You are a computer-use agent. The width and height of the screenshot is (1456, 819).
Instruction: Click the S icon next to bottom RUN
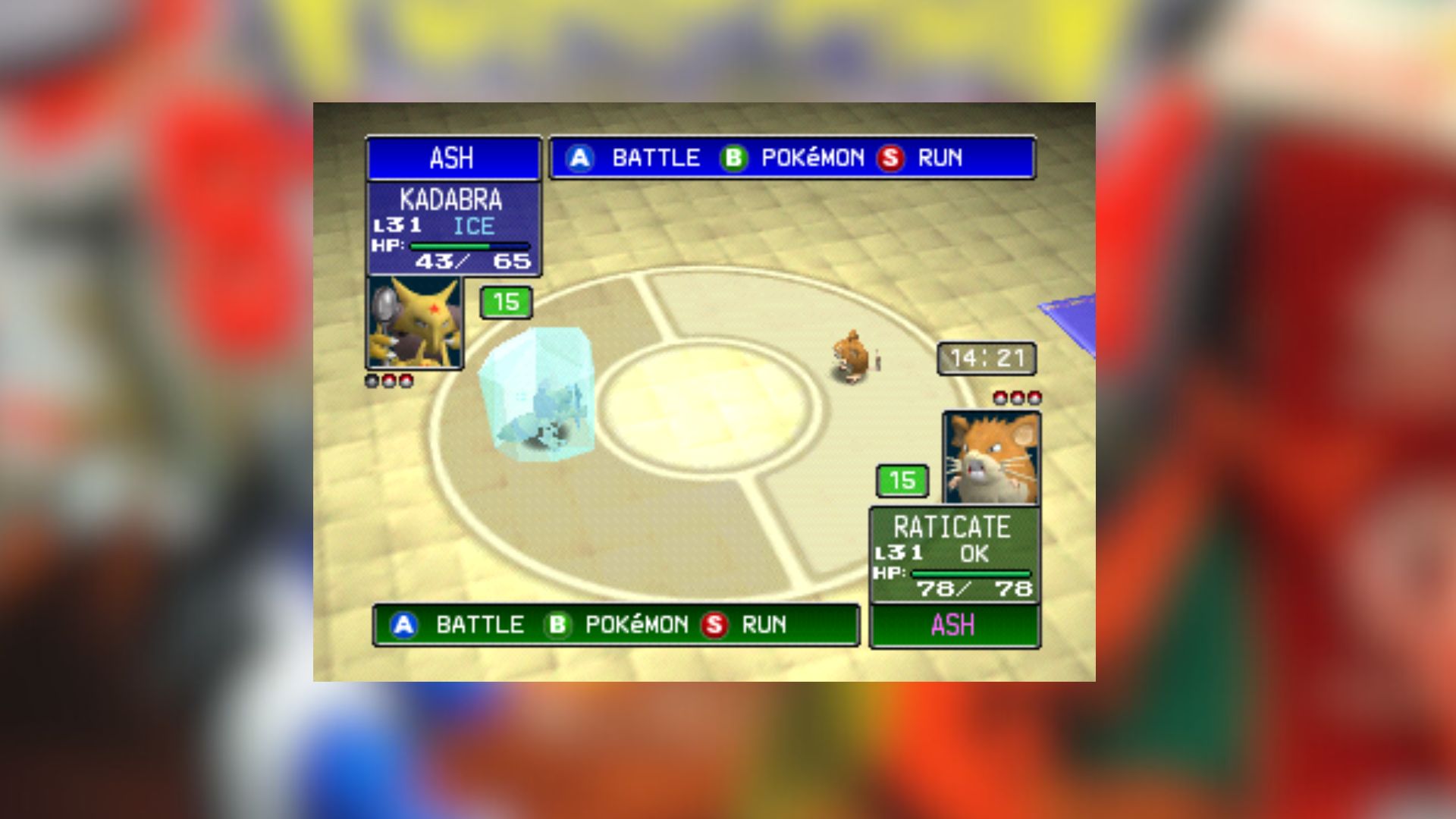tap(714, 625)
